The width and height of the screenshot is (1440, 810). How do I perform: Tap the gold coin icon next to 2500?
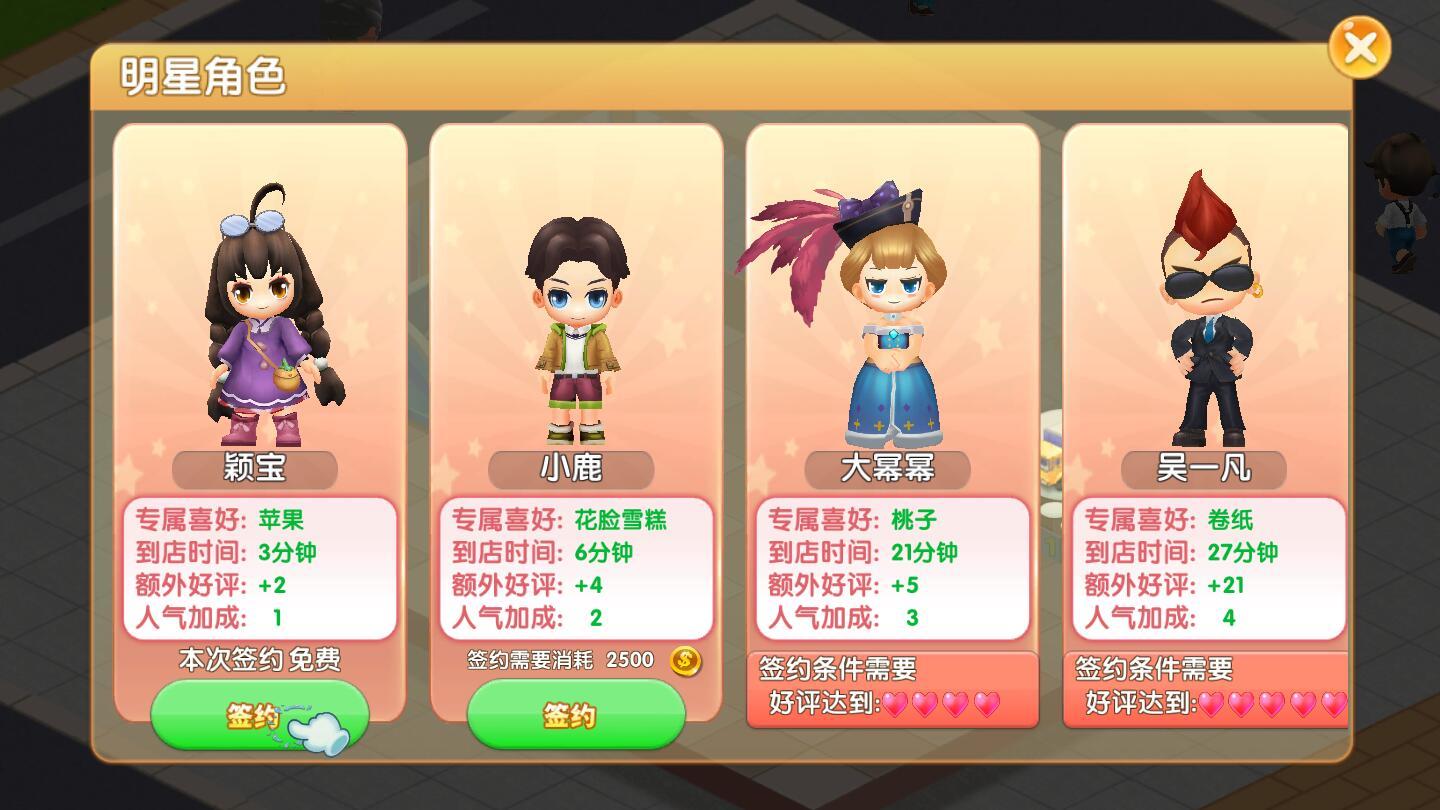pyautogui.click(x=683, y=660)
